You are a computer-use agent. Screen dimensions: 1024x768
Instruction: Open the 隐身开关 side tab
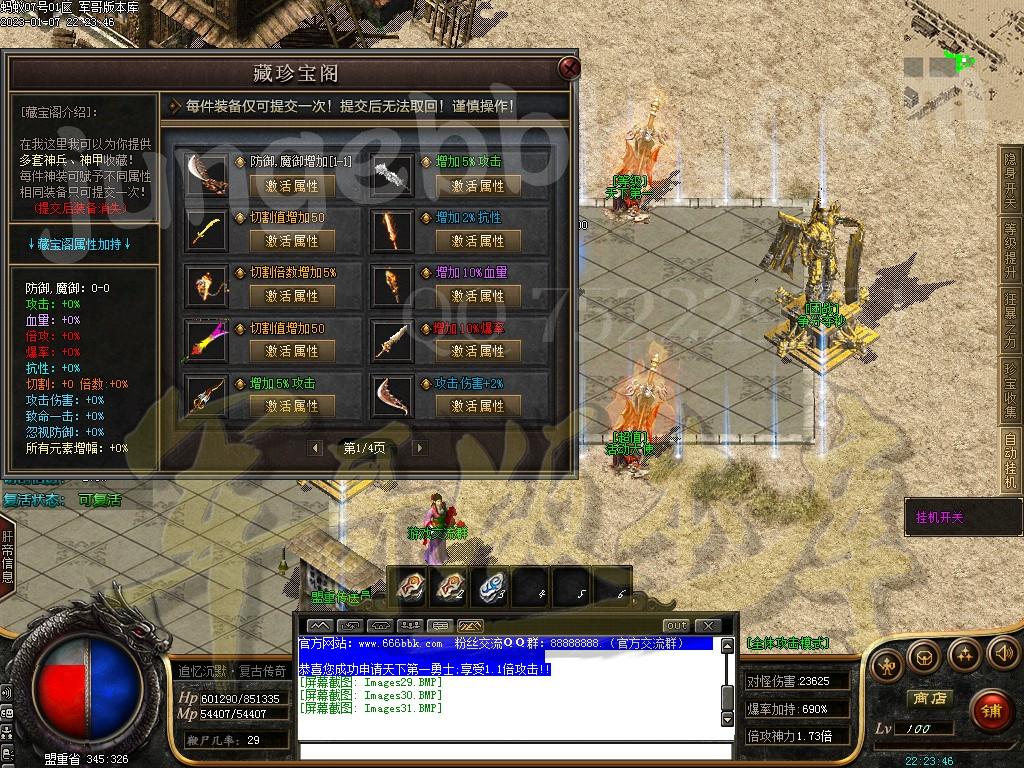pos(1010,181)
